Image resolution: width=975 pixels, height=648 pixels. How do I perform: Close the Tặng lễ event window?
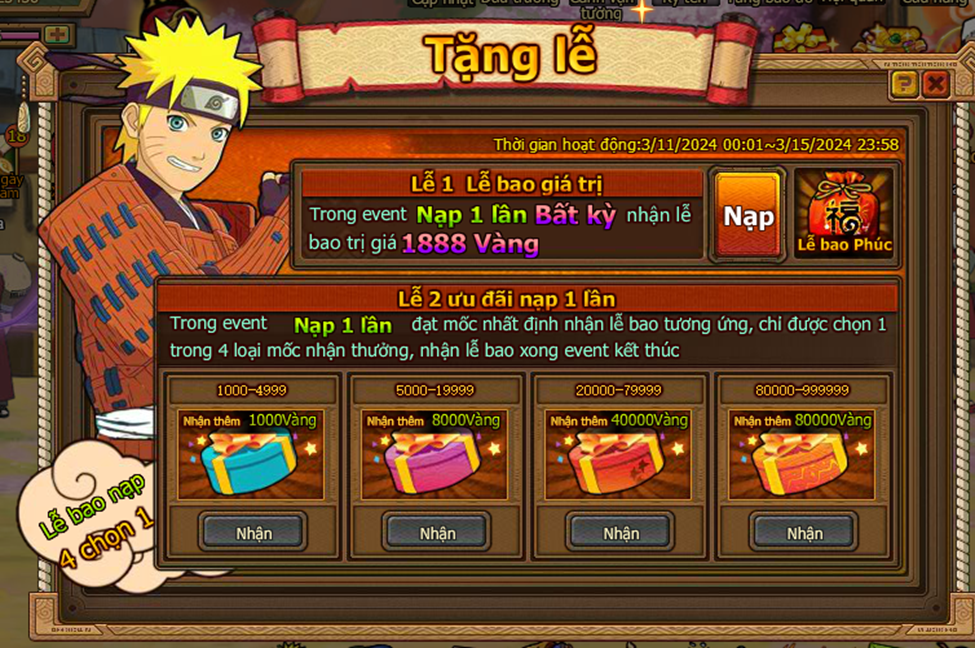[x=935, y=84]
